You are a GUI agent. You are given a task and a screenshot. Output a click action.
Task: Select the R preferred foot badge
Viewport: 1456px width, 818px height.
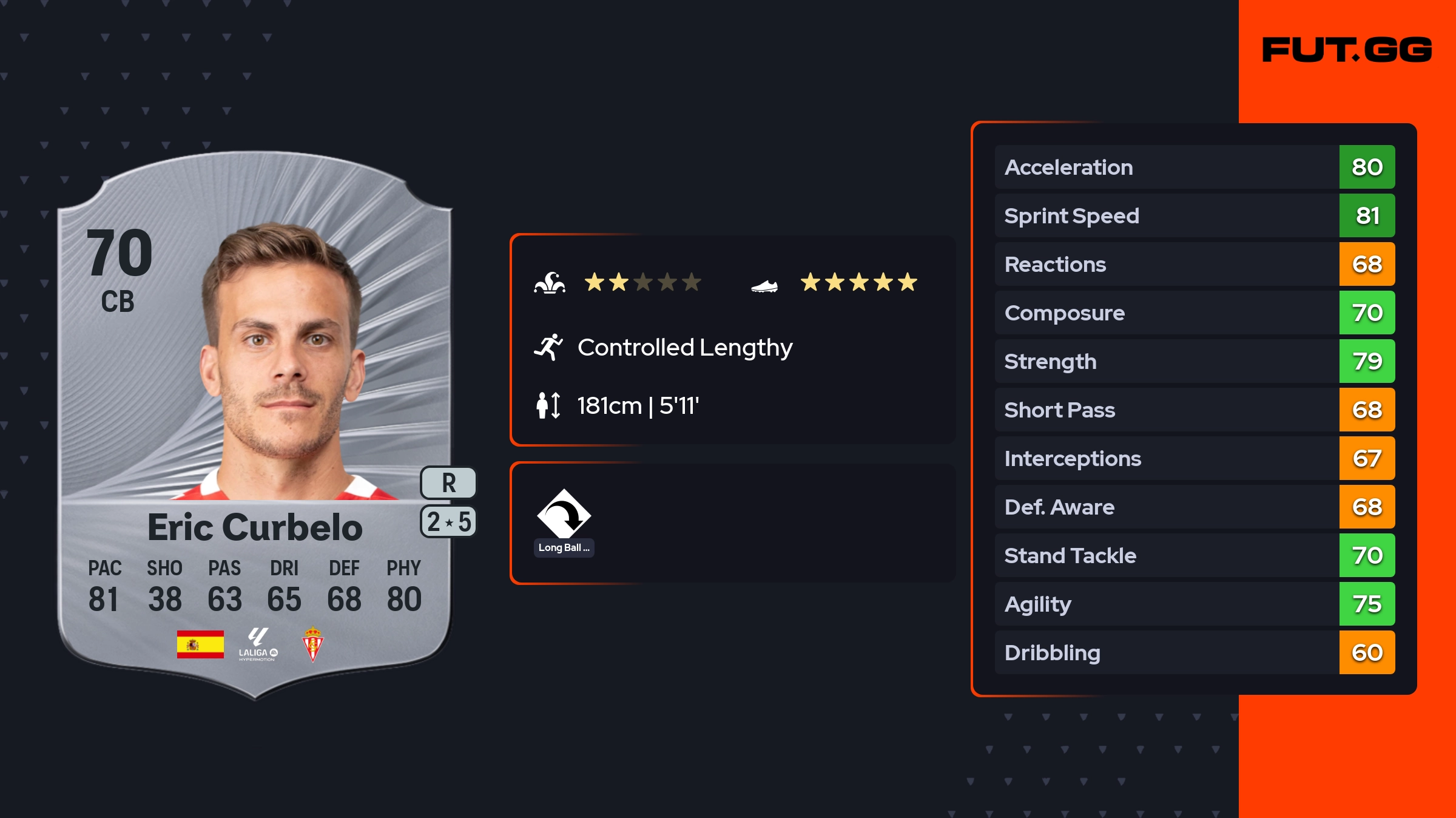pyautogui.click(x=448, y=483)
